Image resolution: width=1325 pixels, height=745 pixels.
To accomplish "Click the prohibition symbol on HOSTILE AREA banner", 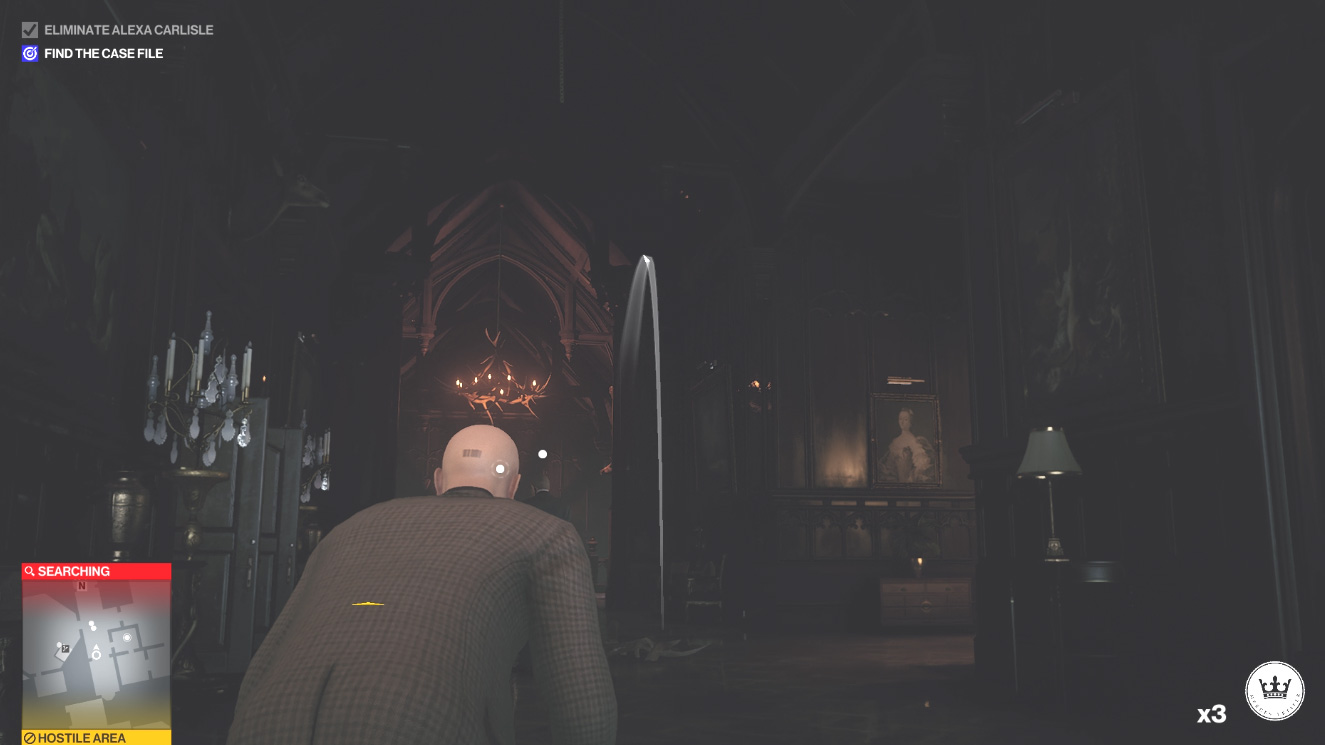I will coord(29,738).
